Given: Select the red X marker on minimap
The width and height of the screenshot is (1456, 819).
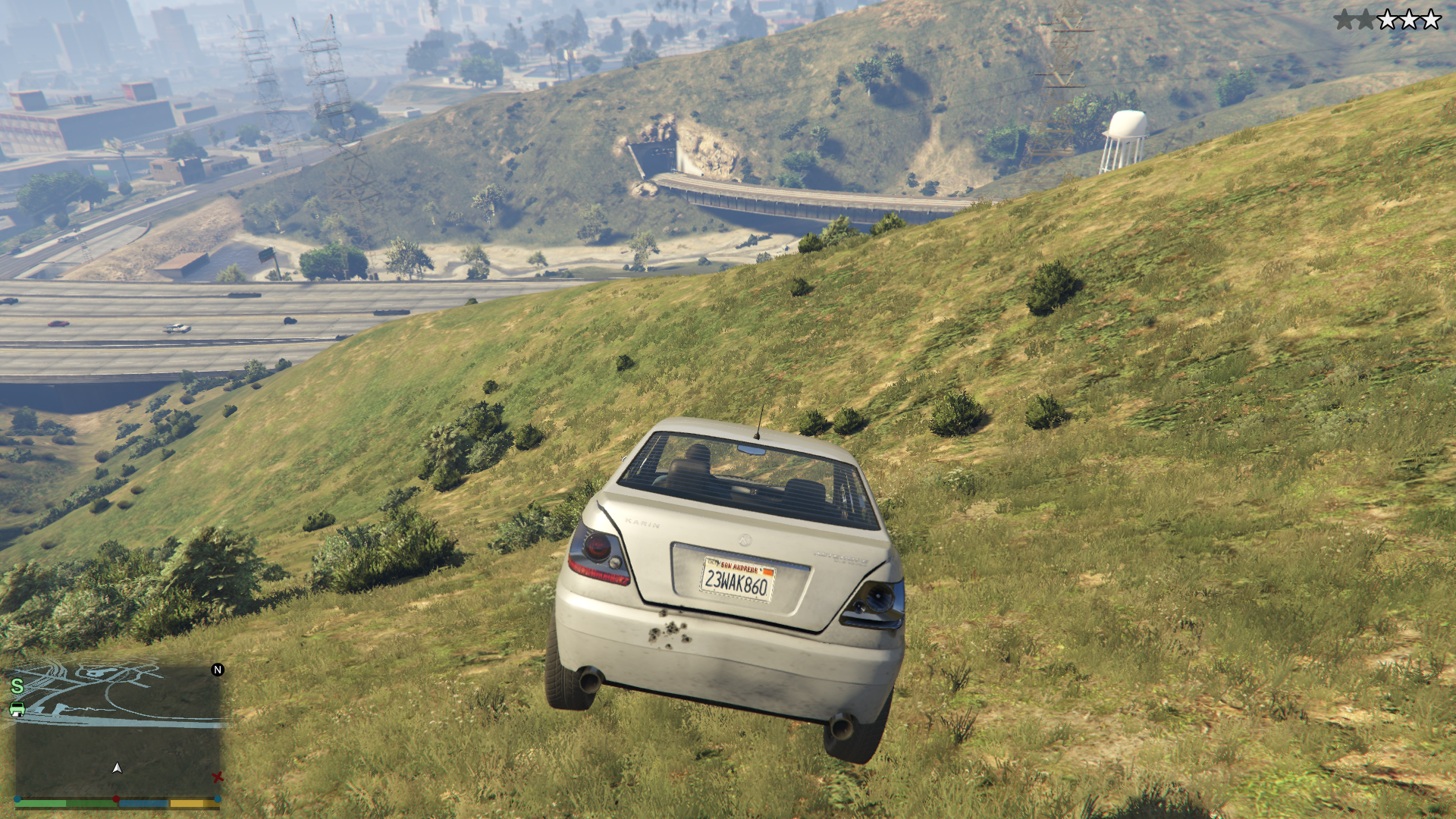Looking at the screenshot, I should 218,777.
